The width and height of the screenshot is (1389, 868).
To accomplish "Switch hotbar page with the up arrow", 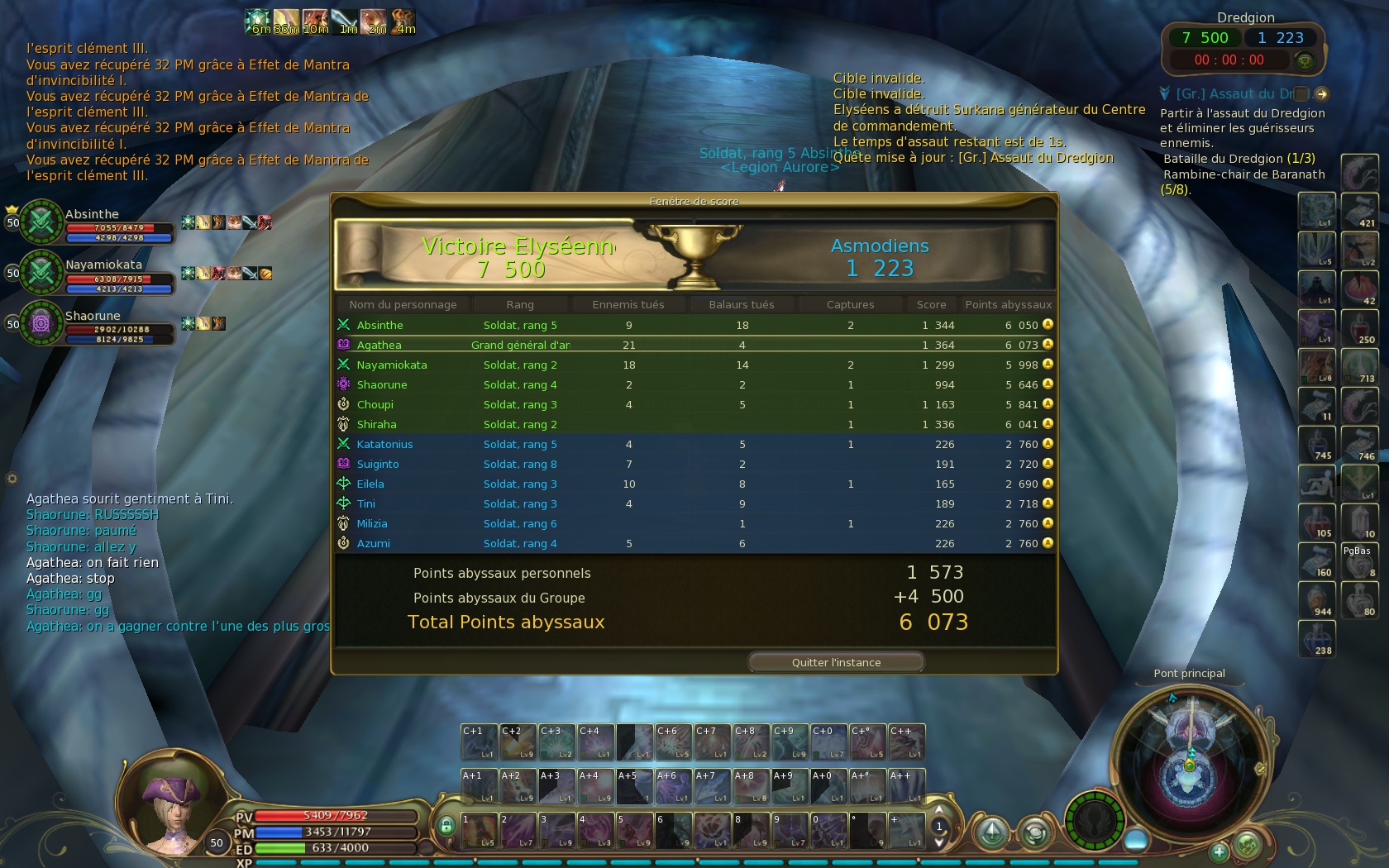I will (938, 810).
